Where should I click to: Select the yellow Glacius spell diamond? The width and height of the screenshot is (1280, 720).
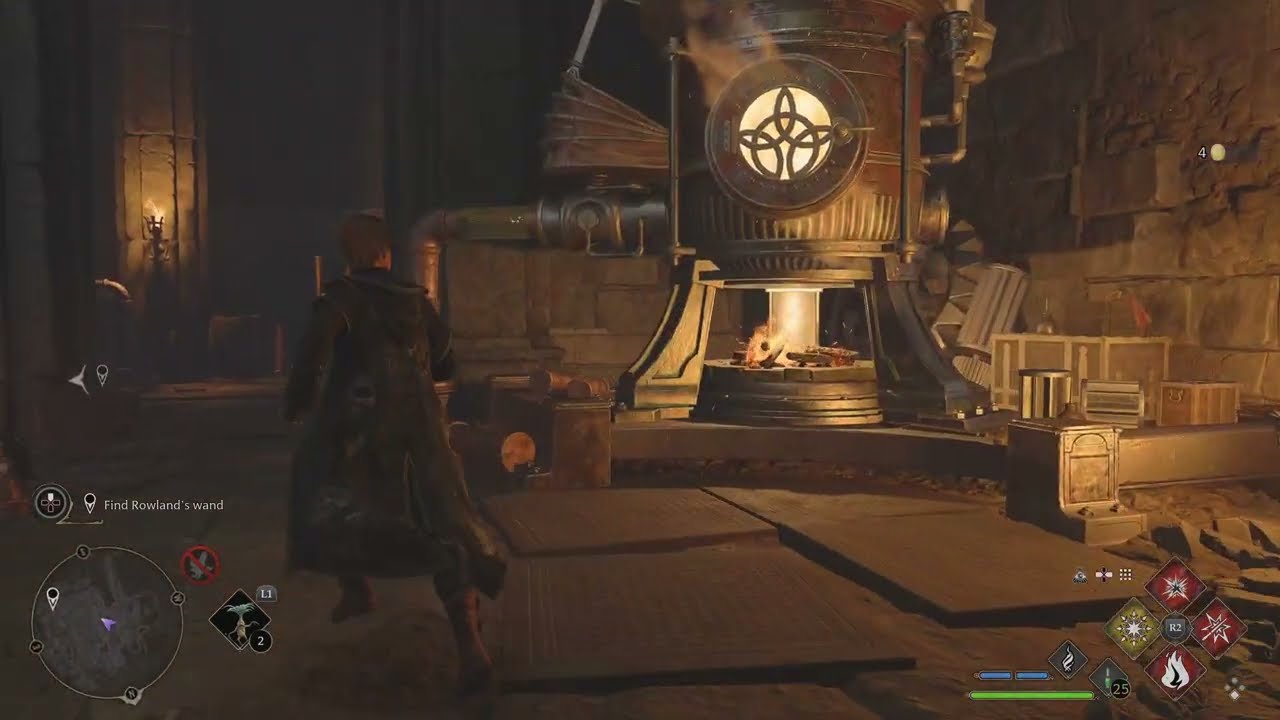click(1134, 627)
